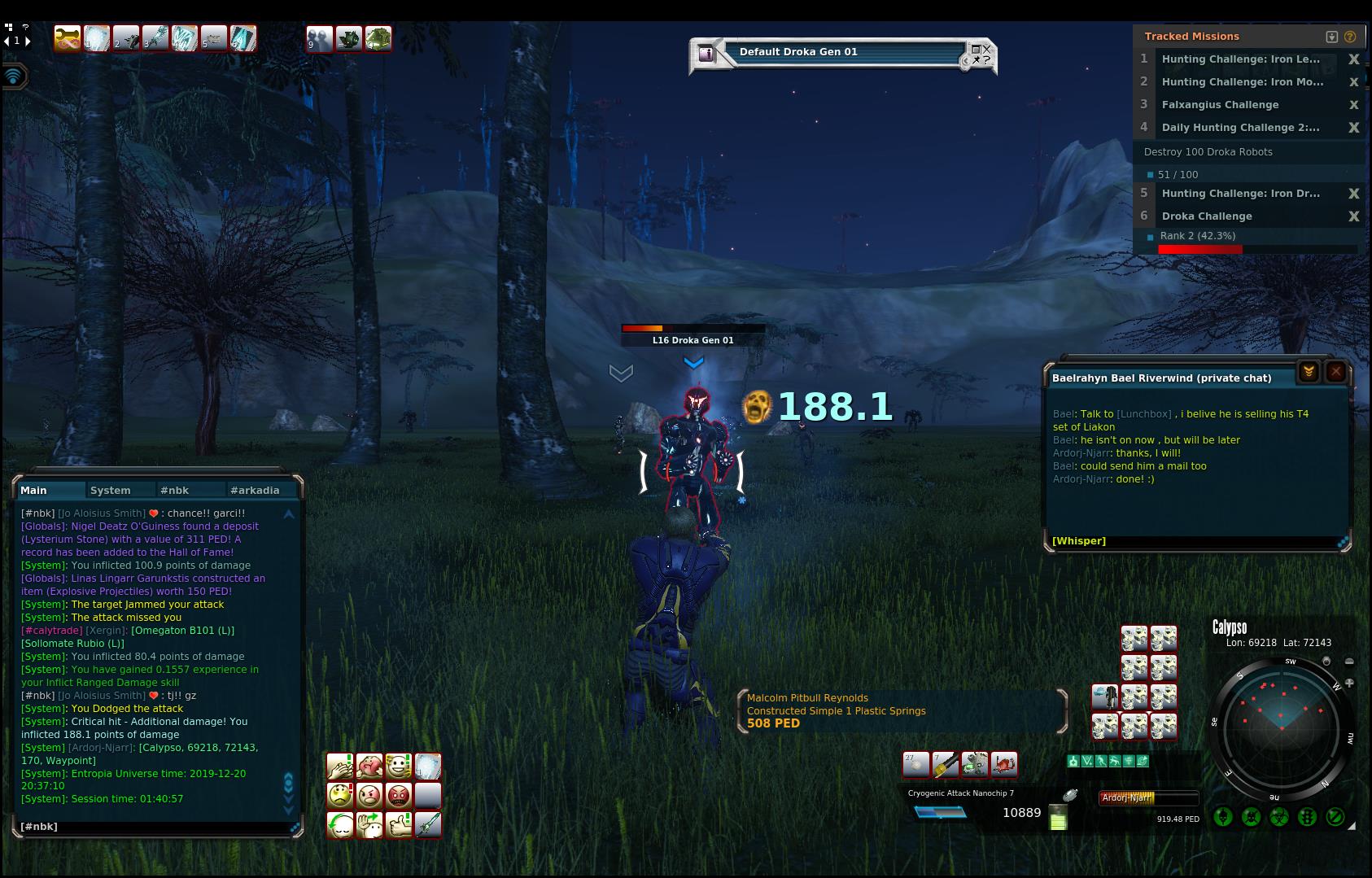Screen dimensions: 1372x878
Task: Use the clapping hands emote
Action: [x=339, y=767]
